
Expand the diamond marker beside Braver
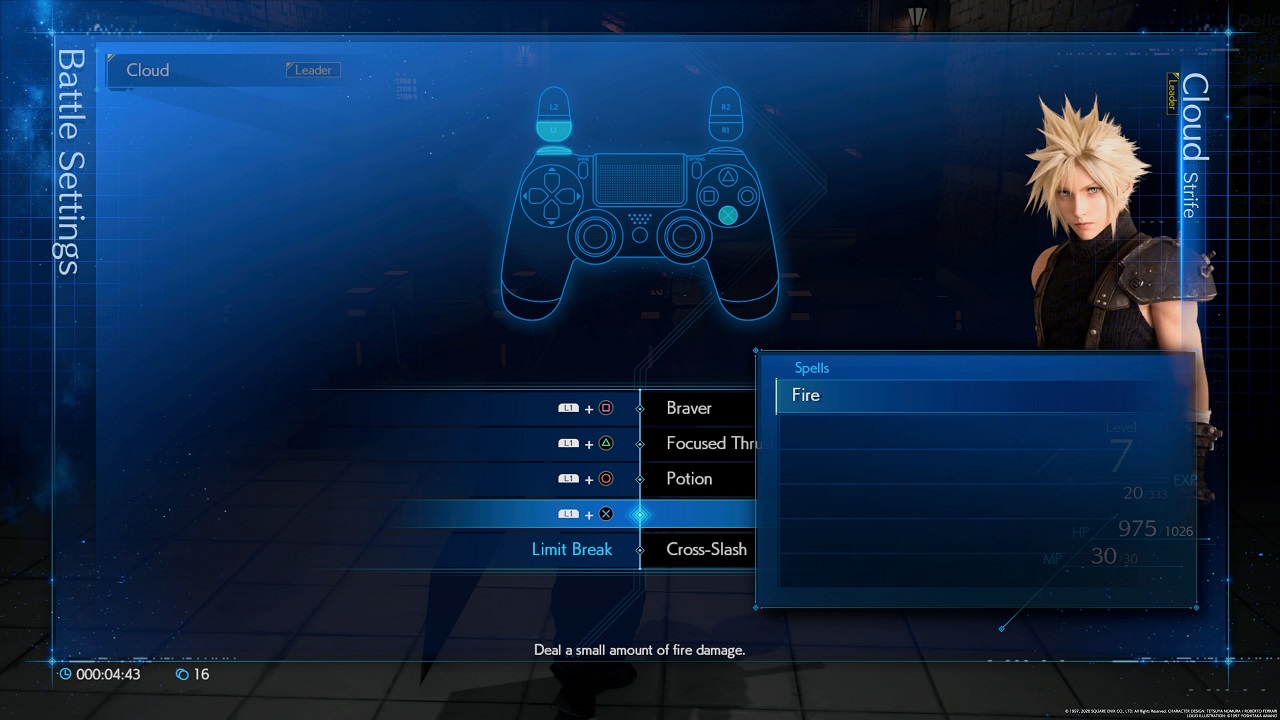coord(640,409)
